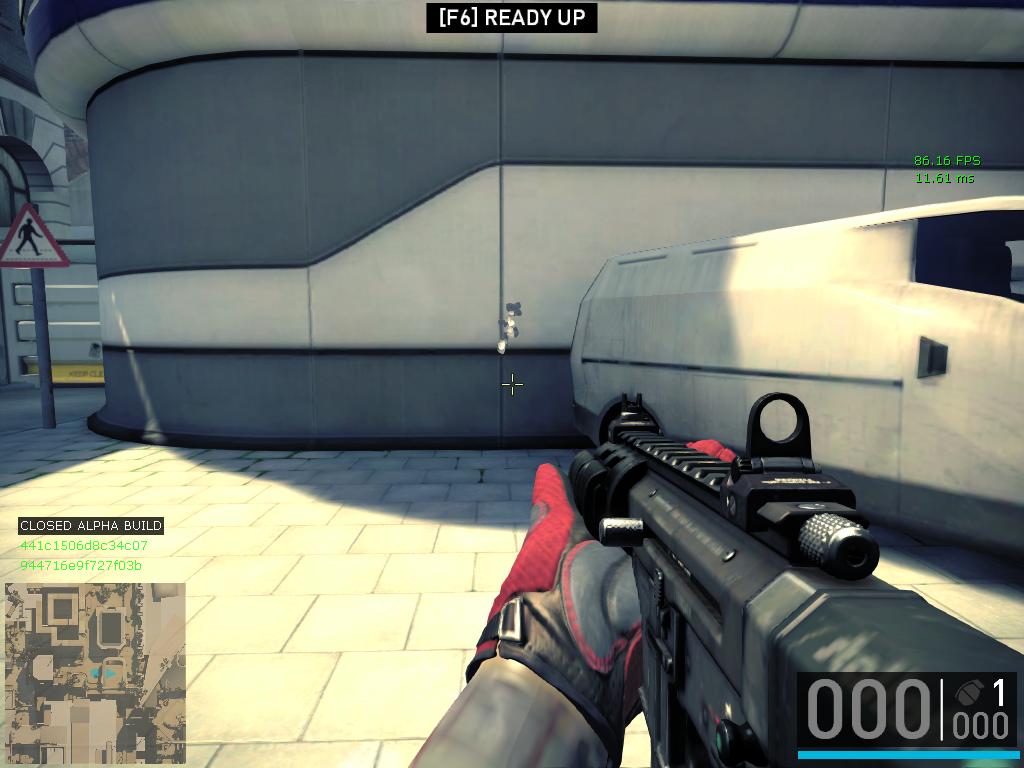The width and height of the screenshot is (1024, 768).
Task: Click the minimap in the corner
Action: point(95,661)
